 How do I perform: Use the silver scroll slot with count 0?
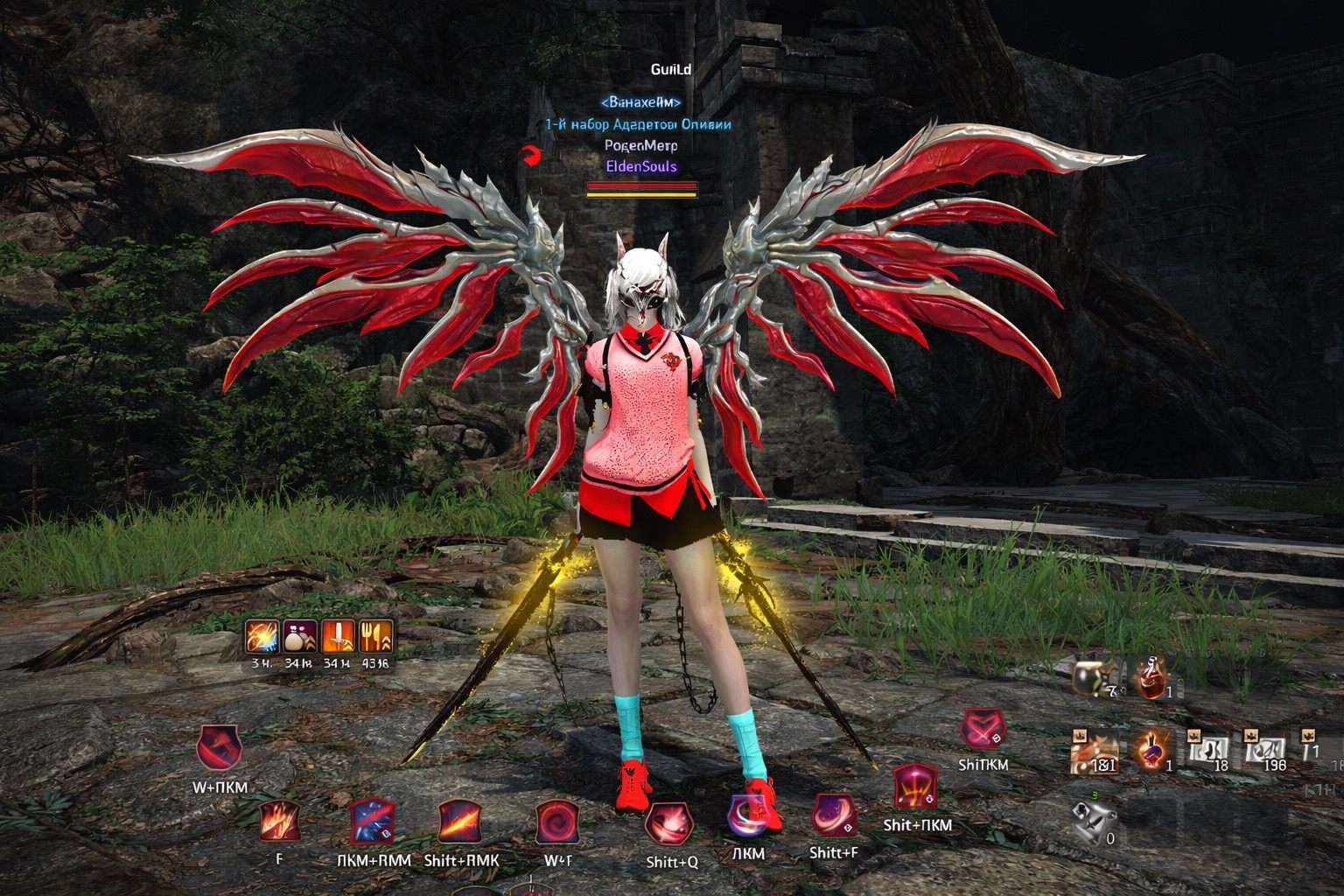pyautogui.click(x=1095, y=822)
